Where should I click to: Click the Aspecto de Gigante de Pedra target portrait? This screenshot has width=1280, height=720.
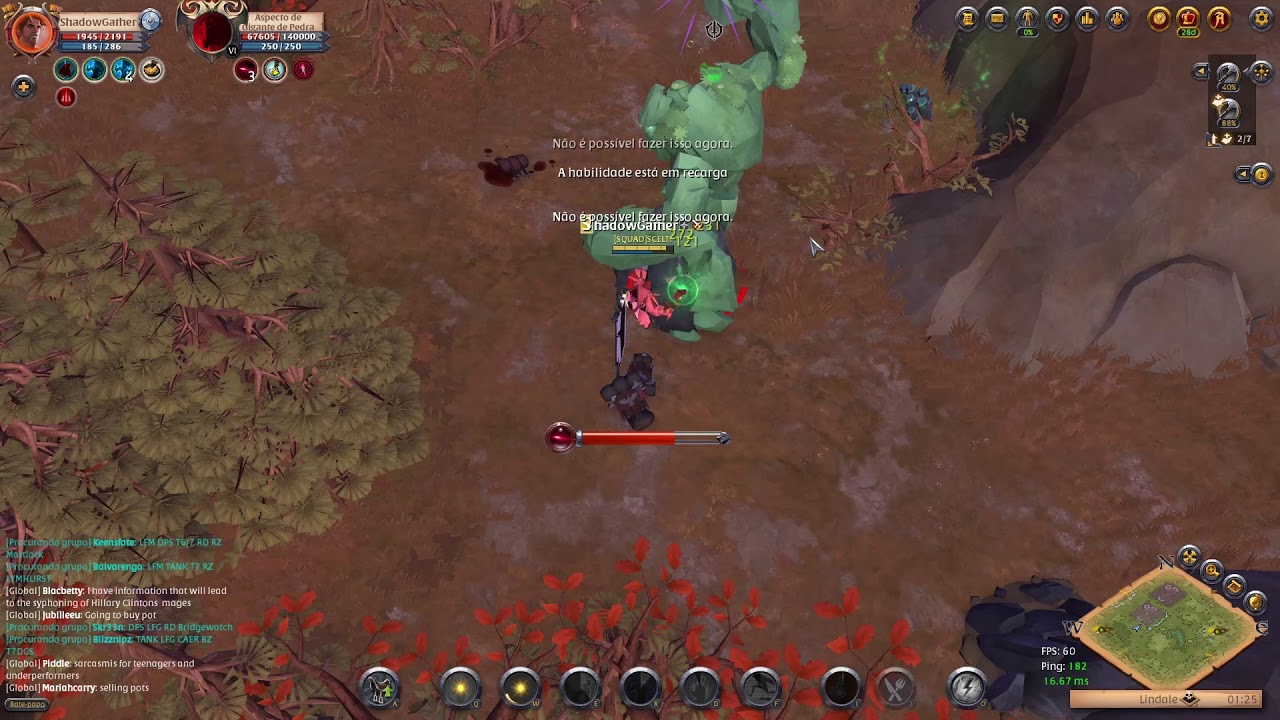tap(212, 32)
